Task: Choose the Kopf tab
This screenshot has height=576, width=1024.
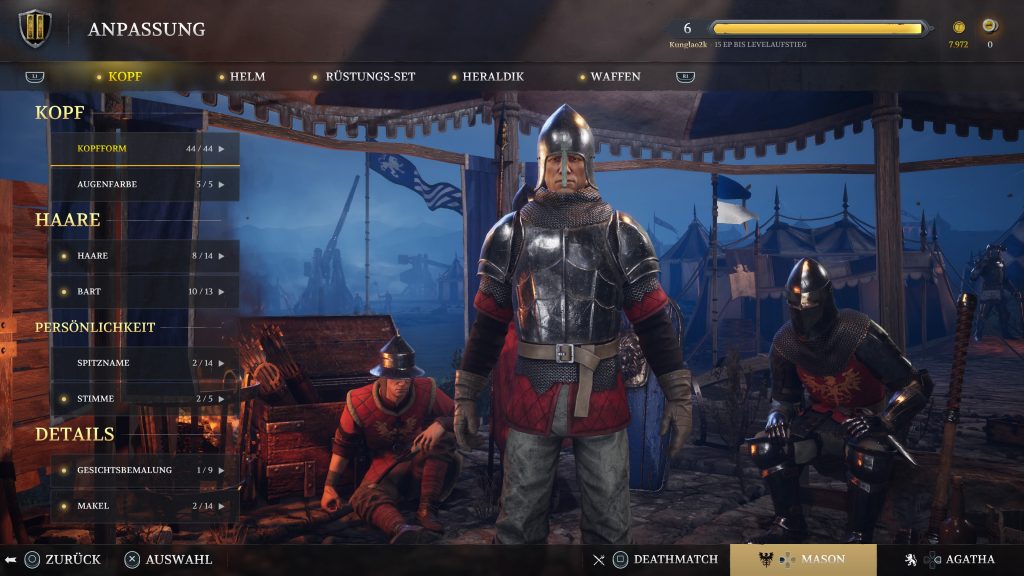Action: click(124, 77)
